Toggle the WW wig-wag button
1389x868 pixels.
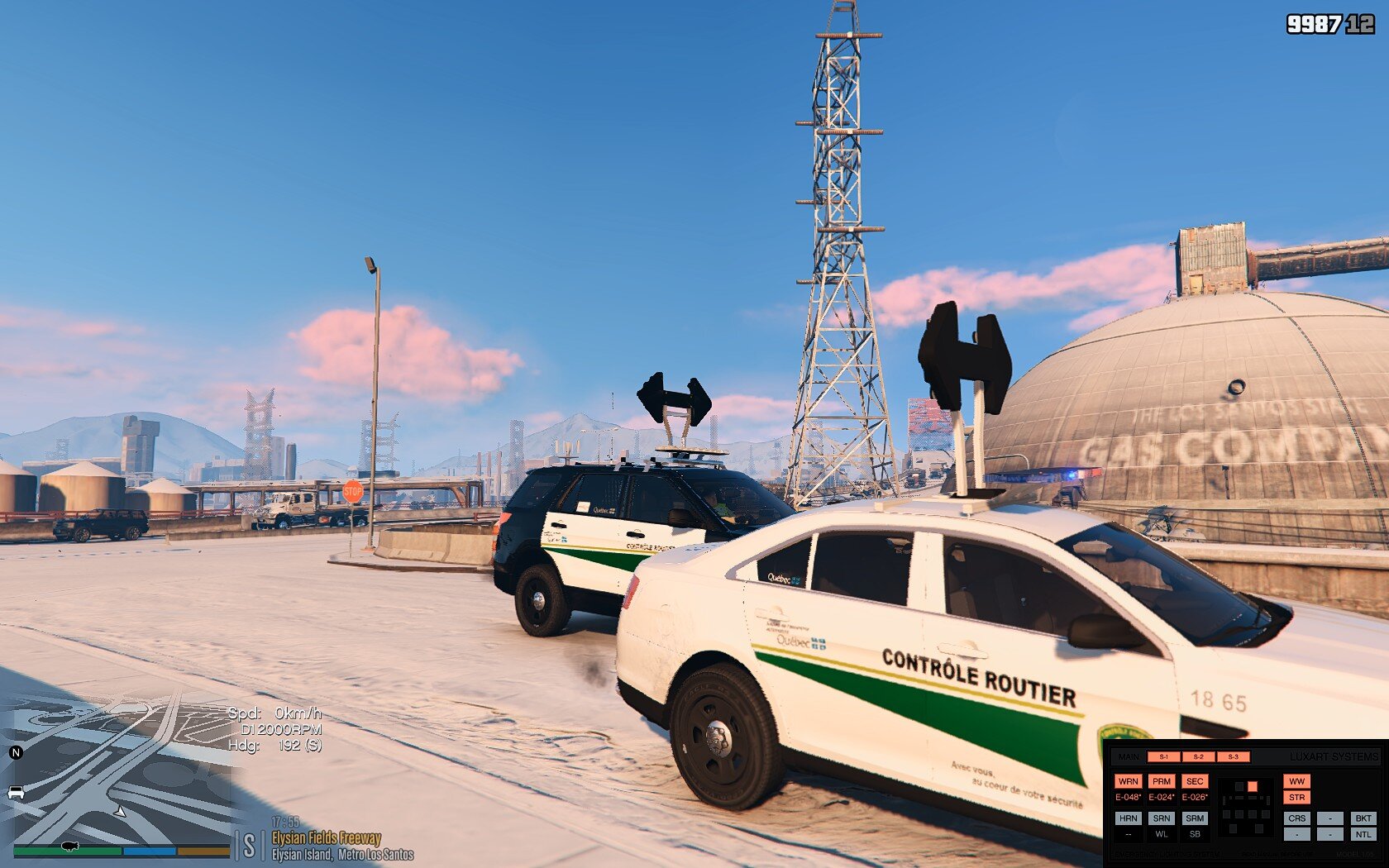point(1296,781)
